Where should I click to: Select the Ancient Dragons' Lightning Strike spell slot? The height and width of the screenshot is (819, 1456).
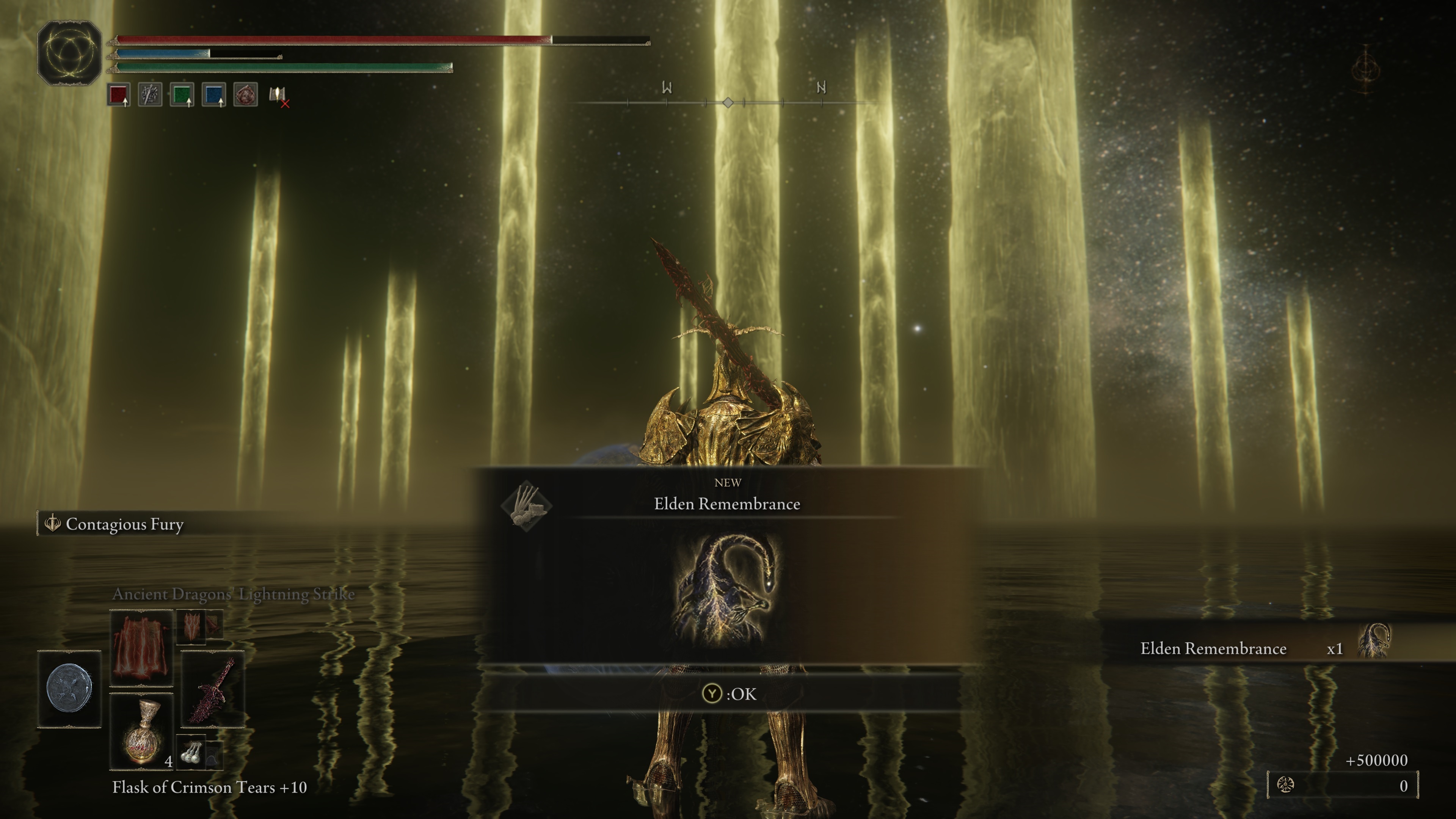pyautogui.click(x=141, y=648)
